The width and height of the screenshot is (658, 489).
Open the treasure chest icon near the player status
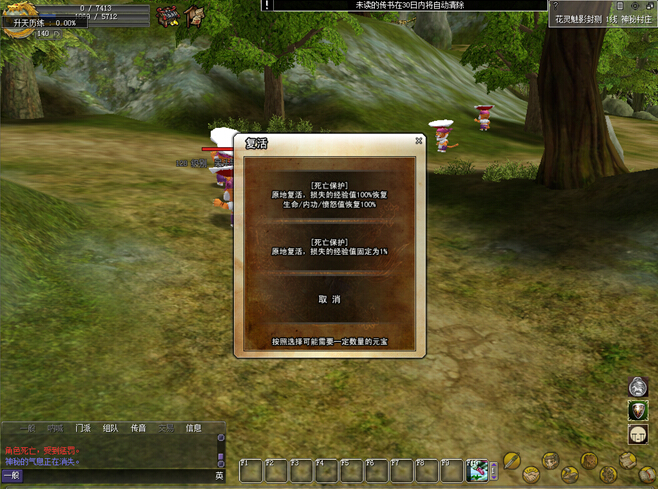(167, 17)
